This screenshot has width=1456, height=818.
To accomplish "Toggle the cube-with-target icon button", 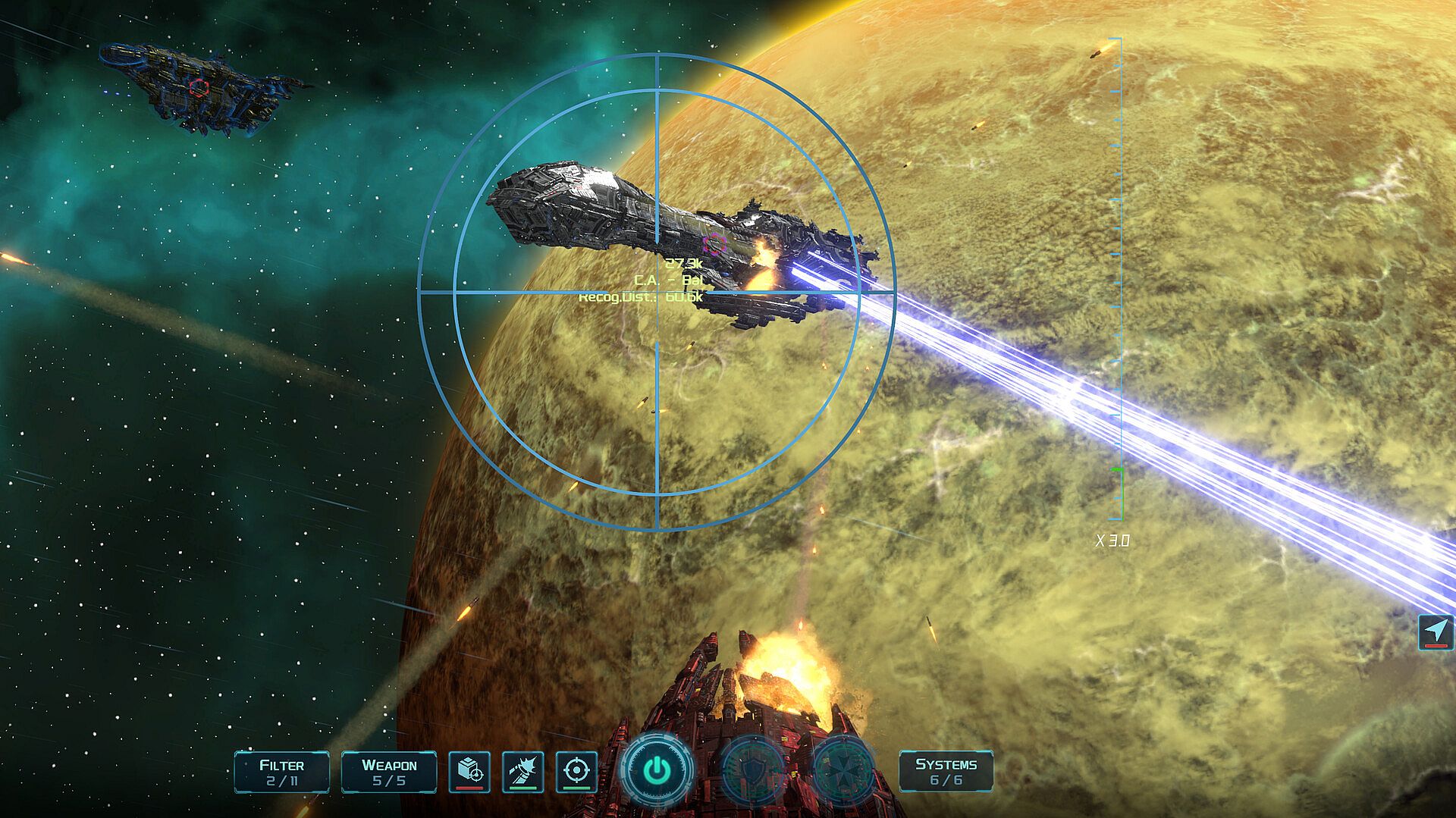I will click(x=469, y=772).
